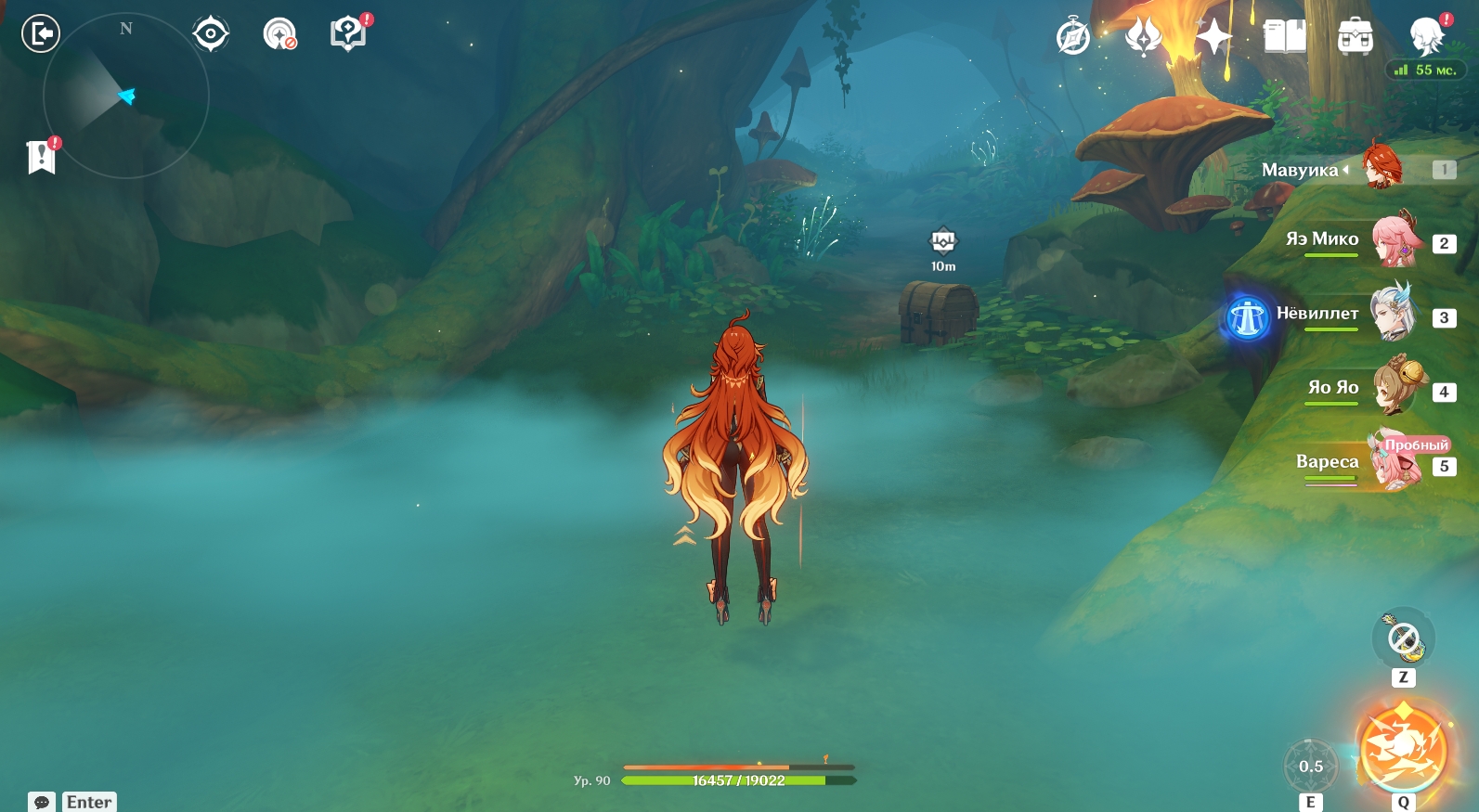1479x812 pixels.
Task: Open the adventurer handbook book icon
Action: pyautogui.click(x=1285, y=37)
